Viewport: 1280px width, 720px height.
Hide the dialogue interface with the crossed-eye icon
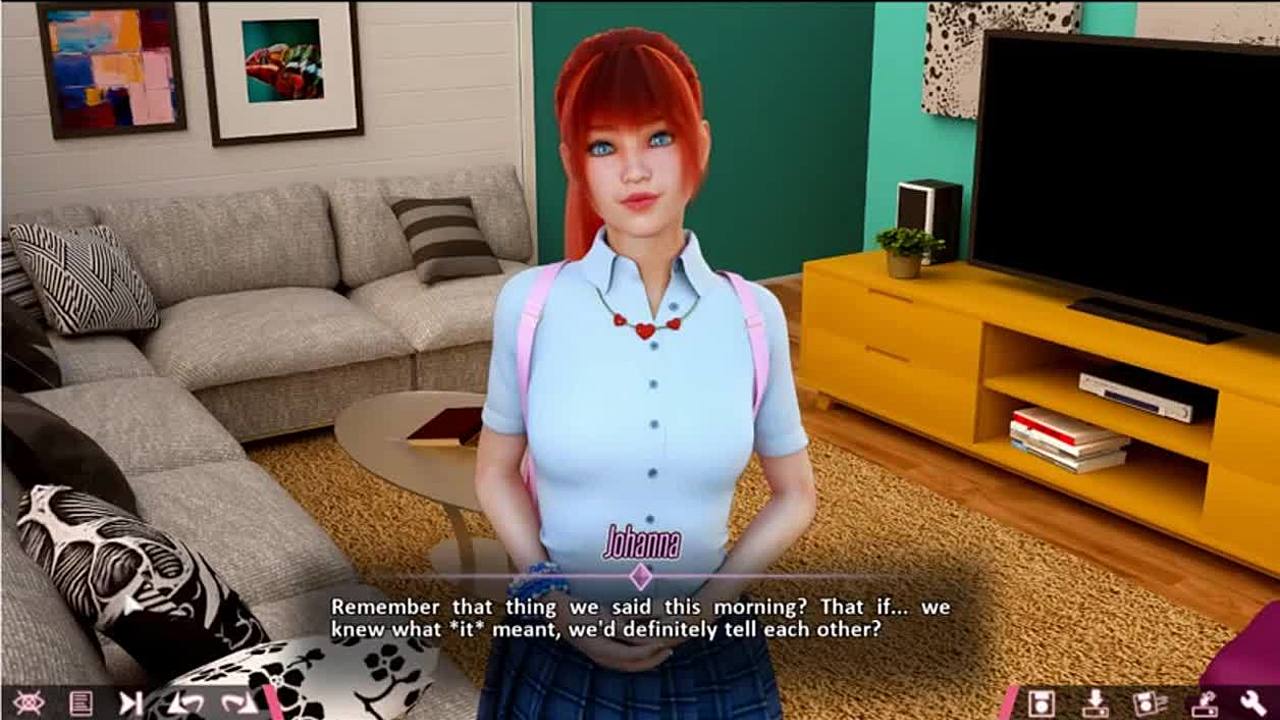tap(28, 703)
